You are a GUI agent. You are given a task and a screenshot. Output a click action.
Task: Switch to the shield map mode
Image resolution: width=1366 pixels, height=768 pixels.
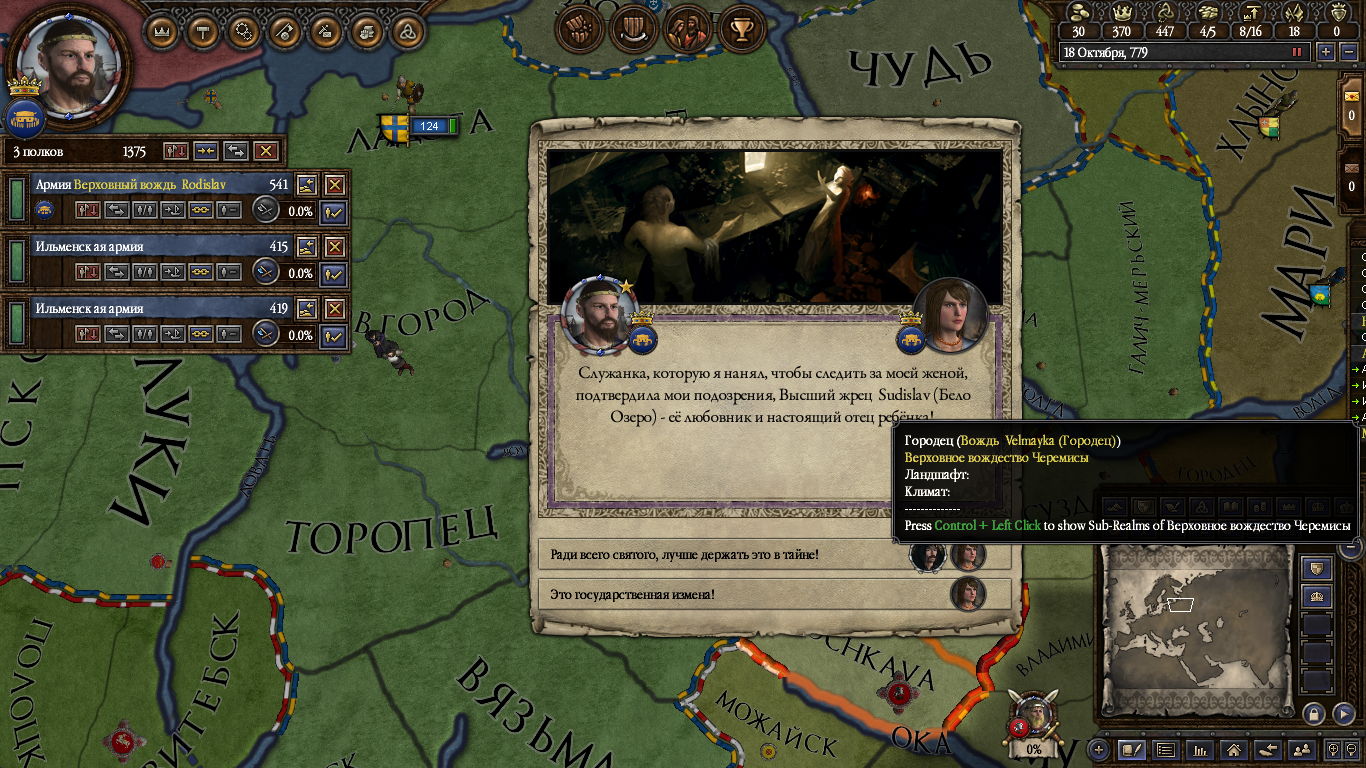pyautogui.click(x=1317, y=569)
